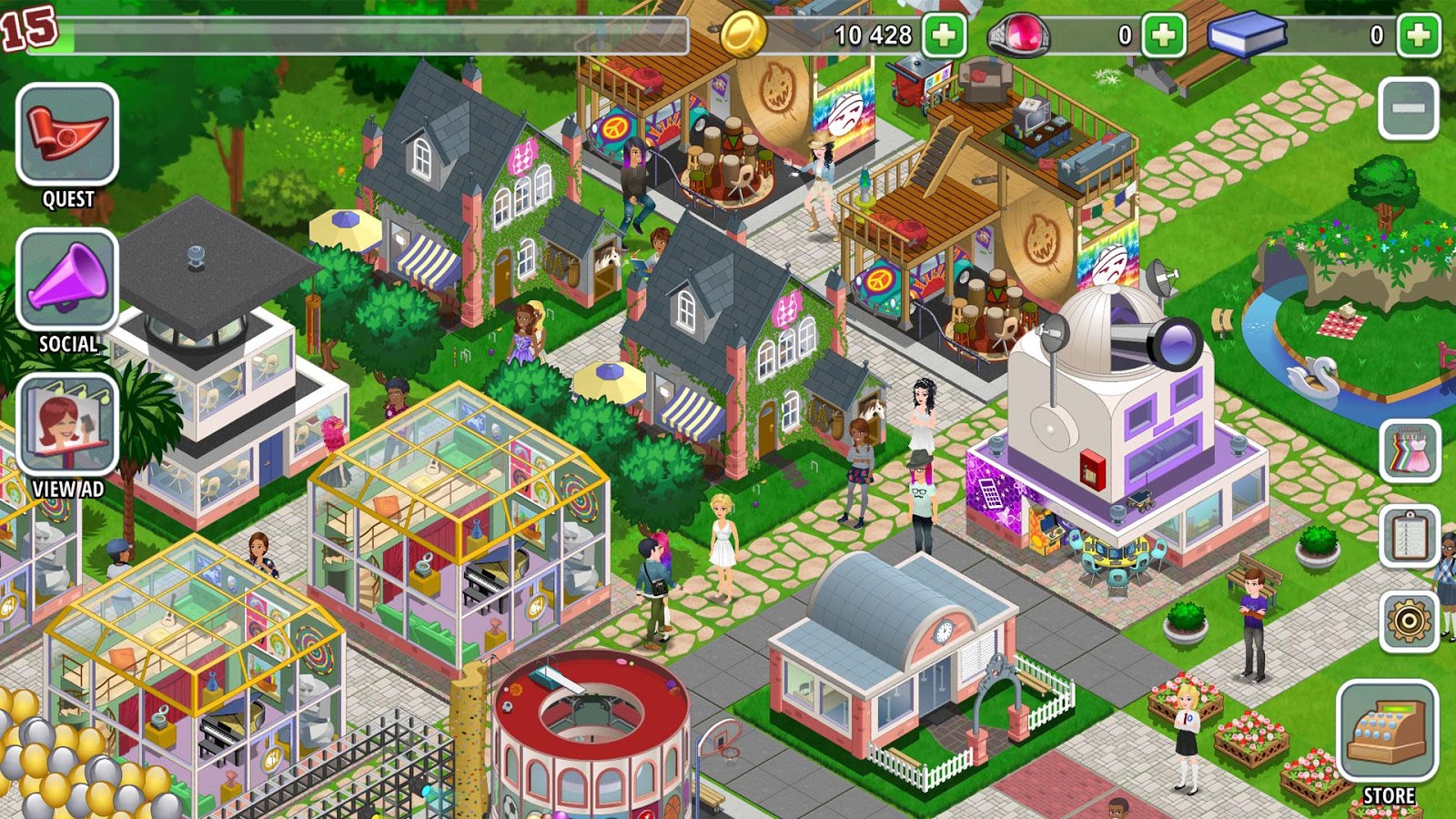Open the Social megaphone menu
Image resolution: width=1456 pixels, height=819 pixels.
pos(67,279)
